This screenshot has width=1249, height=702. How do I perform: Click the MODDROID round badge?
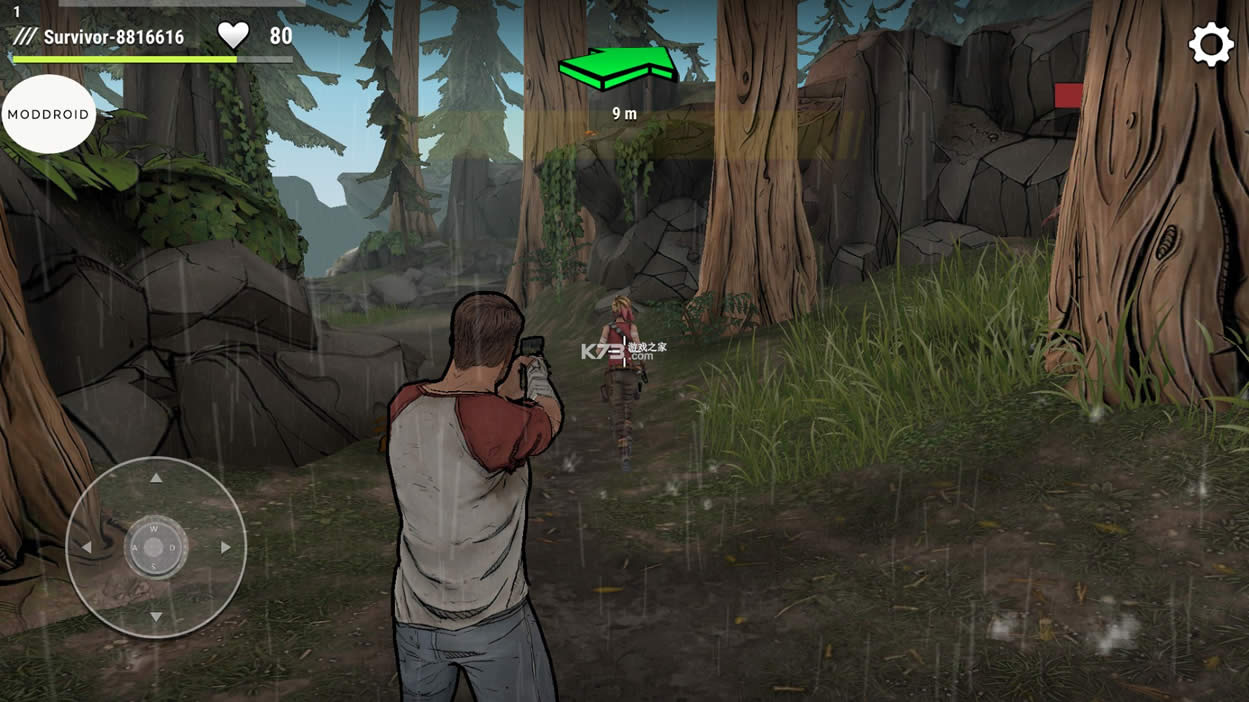[48, 114]
